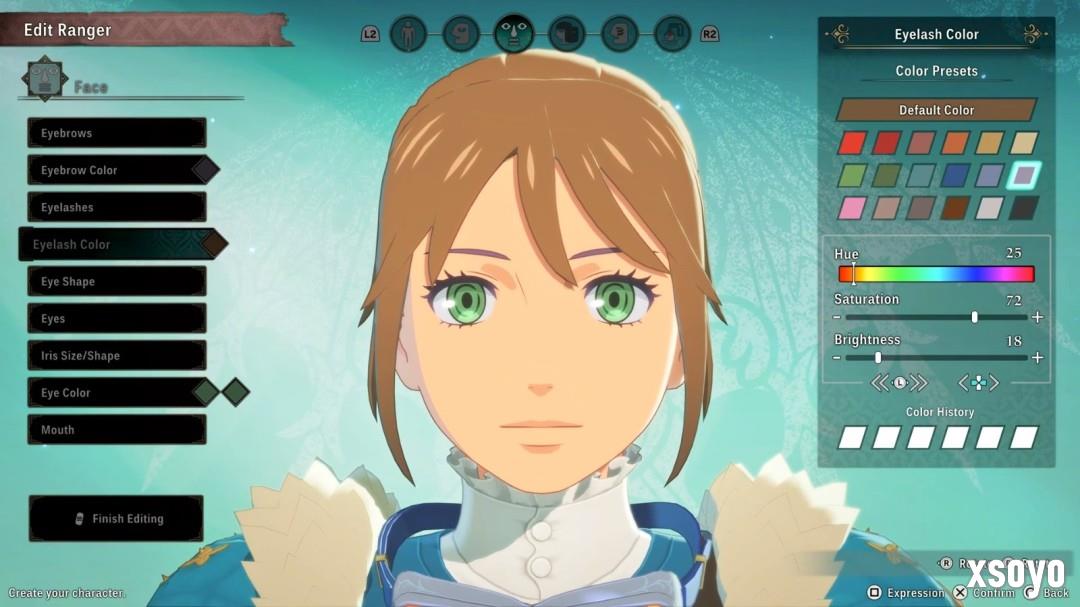Click the Brightness slider track
Viewport: 1080px width, 607px height.
click(936, 357)
